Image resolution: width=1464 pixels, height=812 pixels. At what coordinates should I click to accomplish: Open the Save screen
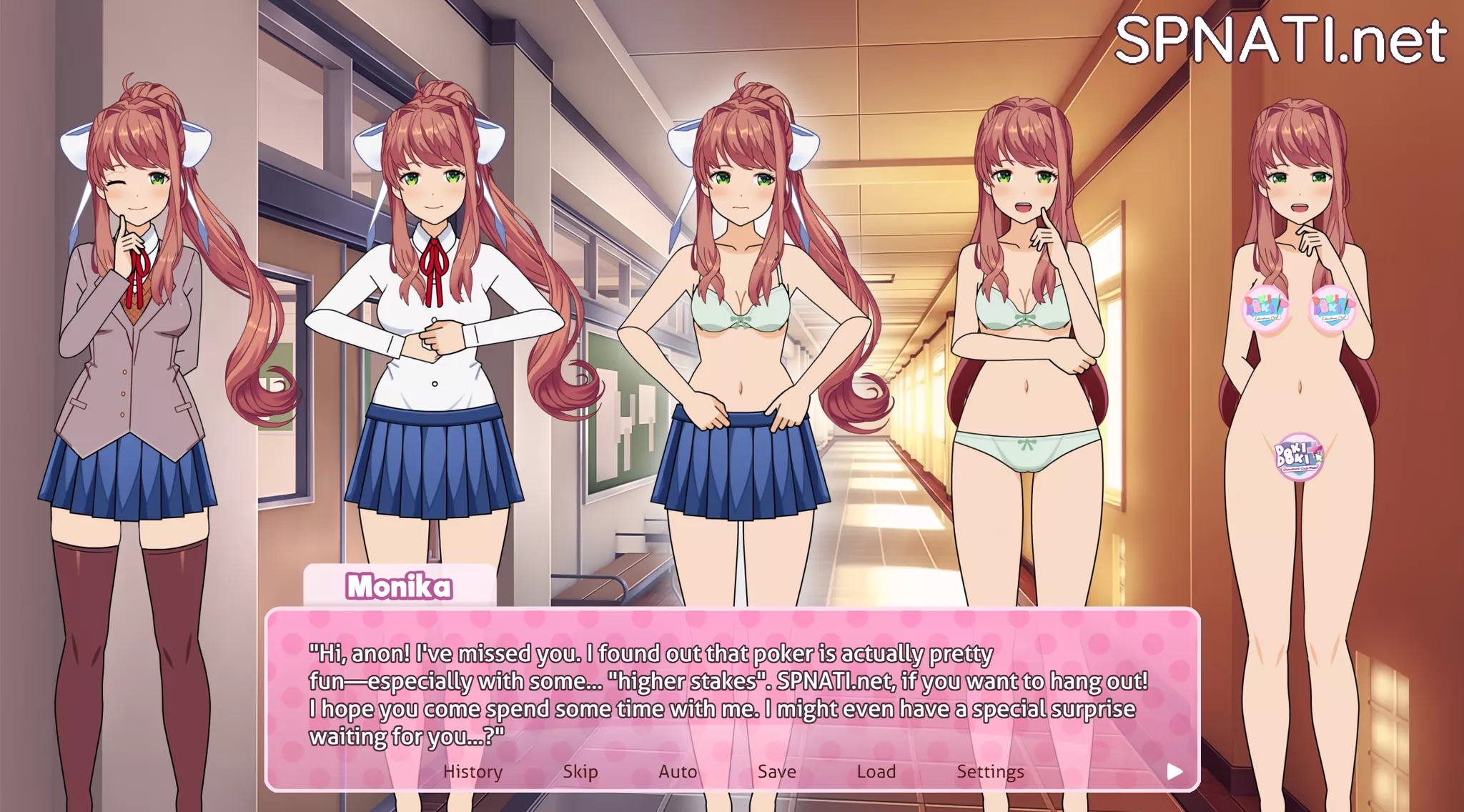coord(776,771)
